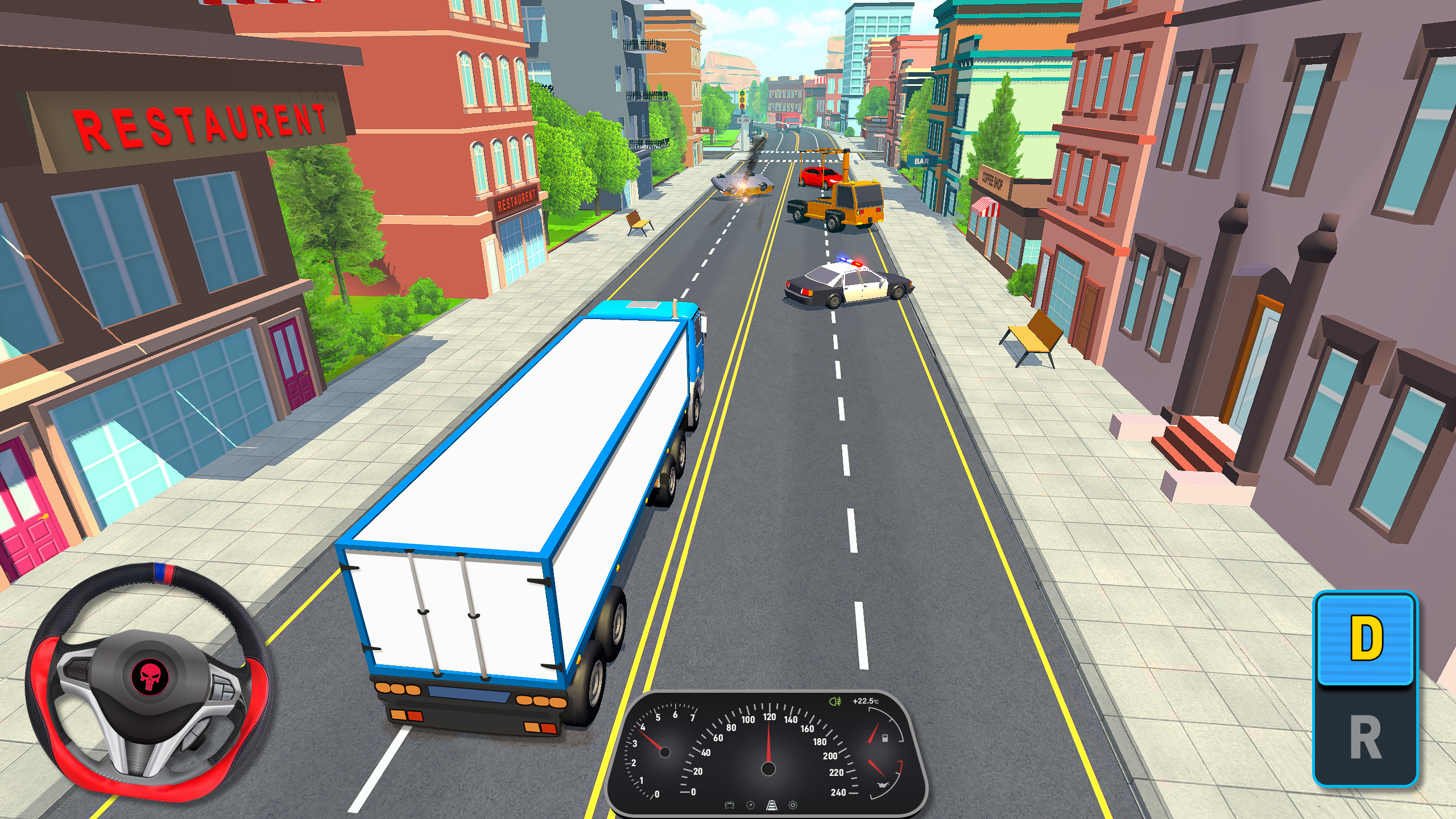Select the lane assist road icon on the dashboard
This screenshot has width=1456, height=819.
(x=772, y=805)
